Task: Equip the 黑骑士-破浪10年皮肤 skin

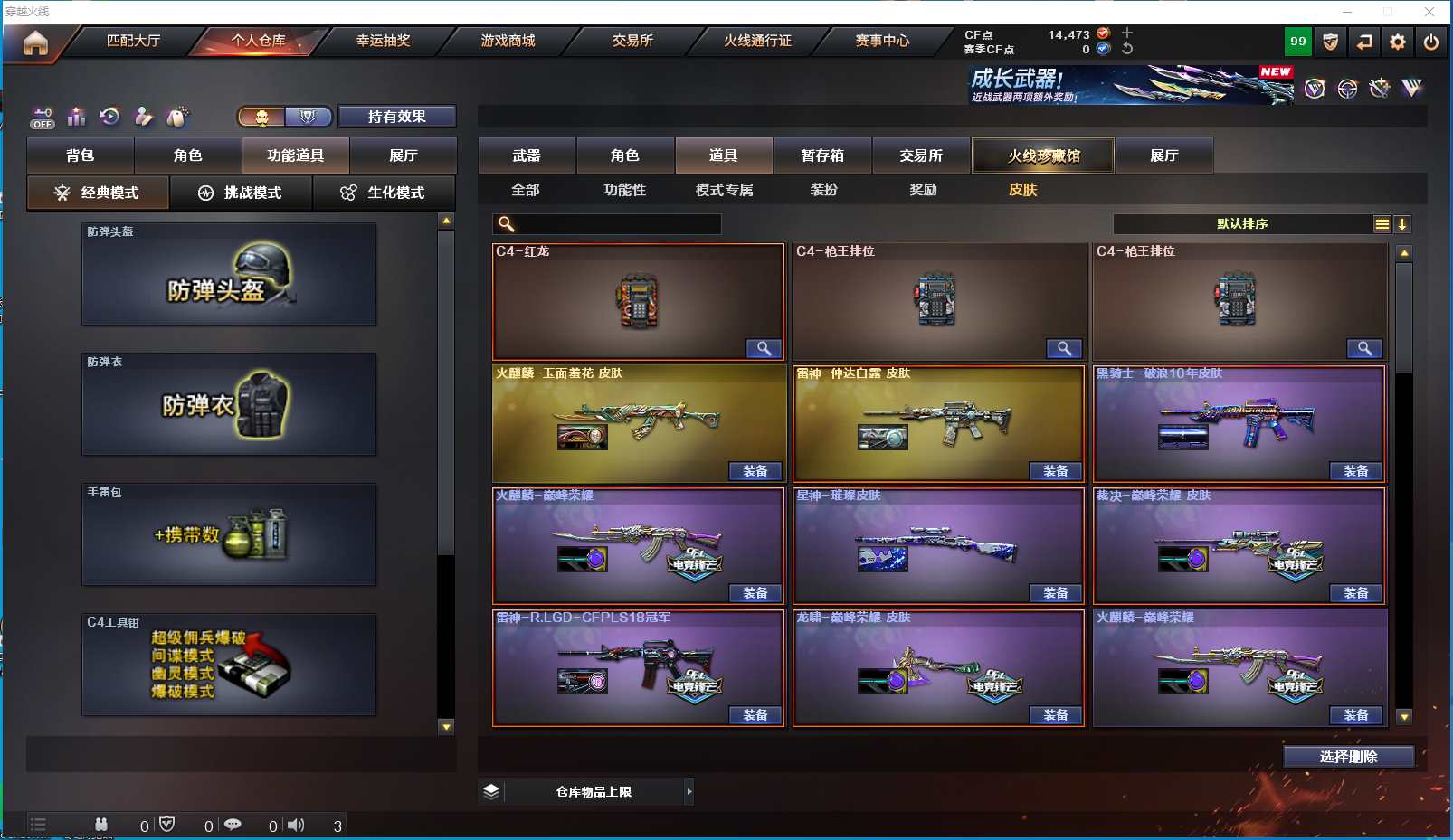Action: tap(1355, 471)
